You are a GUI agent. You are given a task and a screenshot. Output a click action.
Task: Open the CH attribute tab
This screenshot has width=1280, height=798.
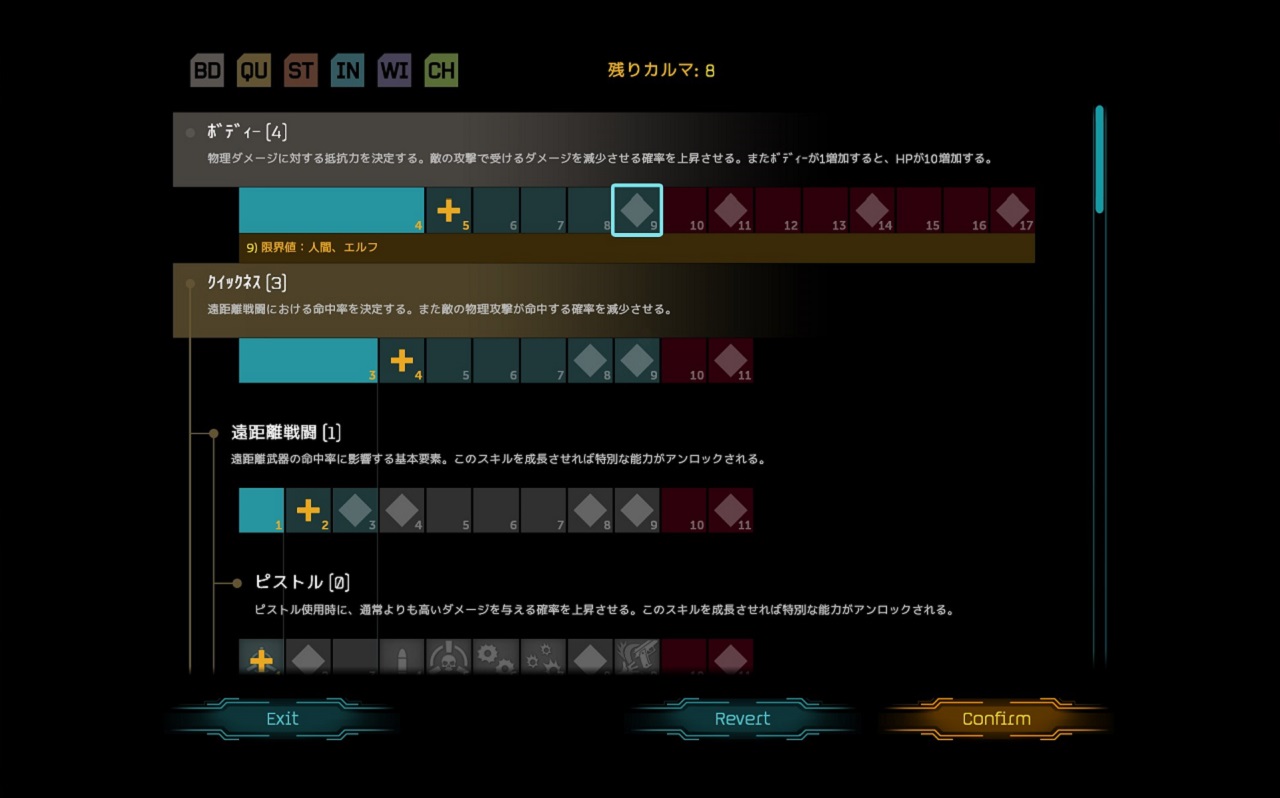click(441, 70)
